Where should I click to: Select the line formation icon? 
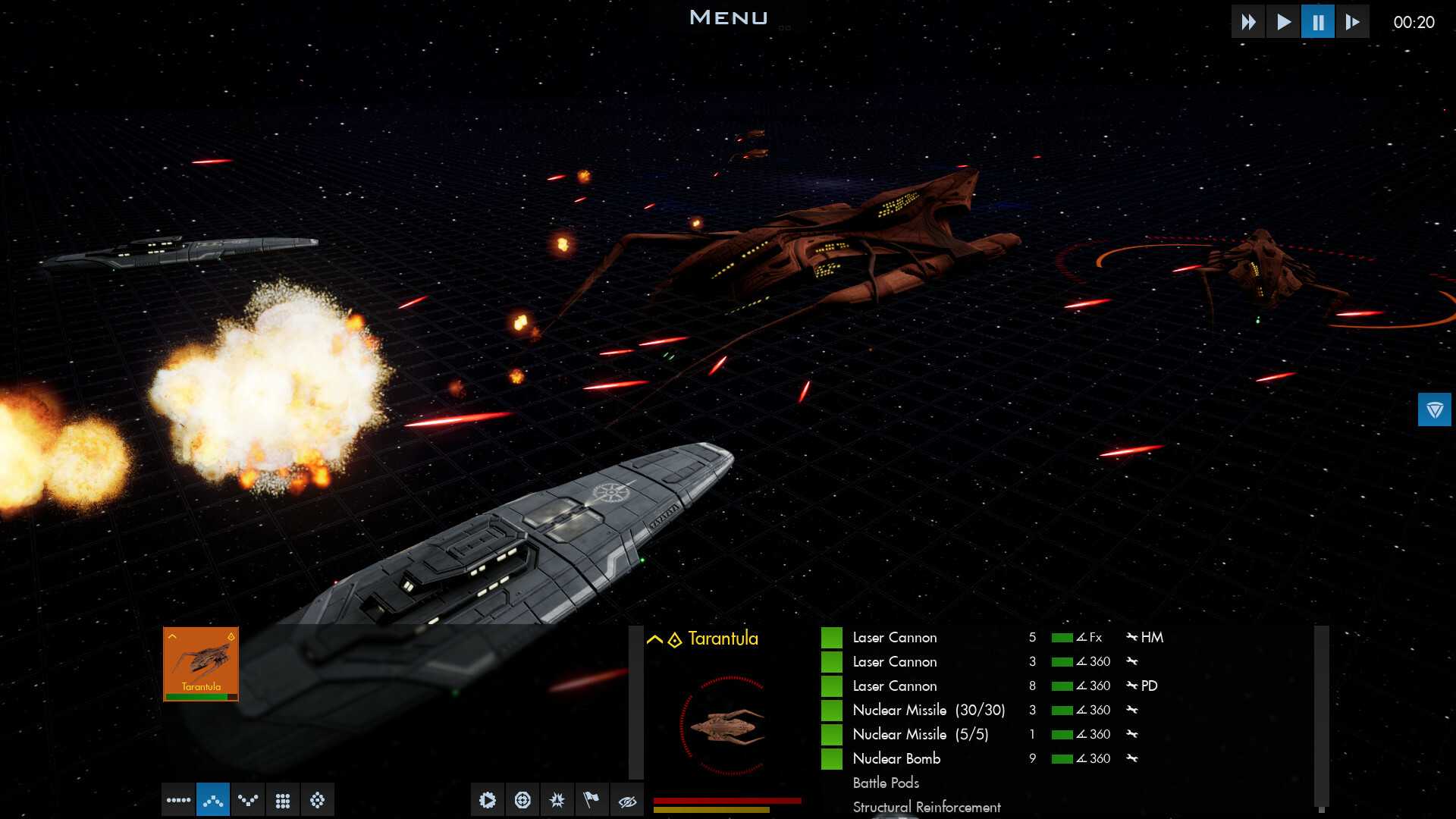[178, 800]
